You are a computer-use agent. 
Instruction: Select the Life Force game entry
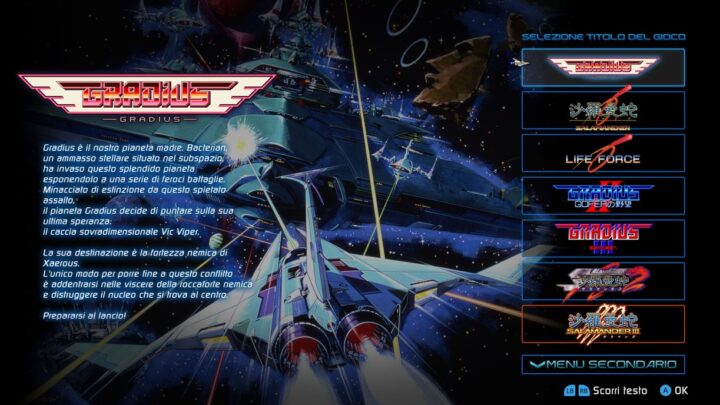(x=603, y=153)
